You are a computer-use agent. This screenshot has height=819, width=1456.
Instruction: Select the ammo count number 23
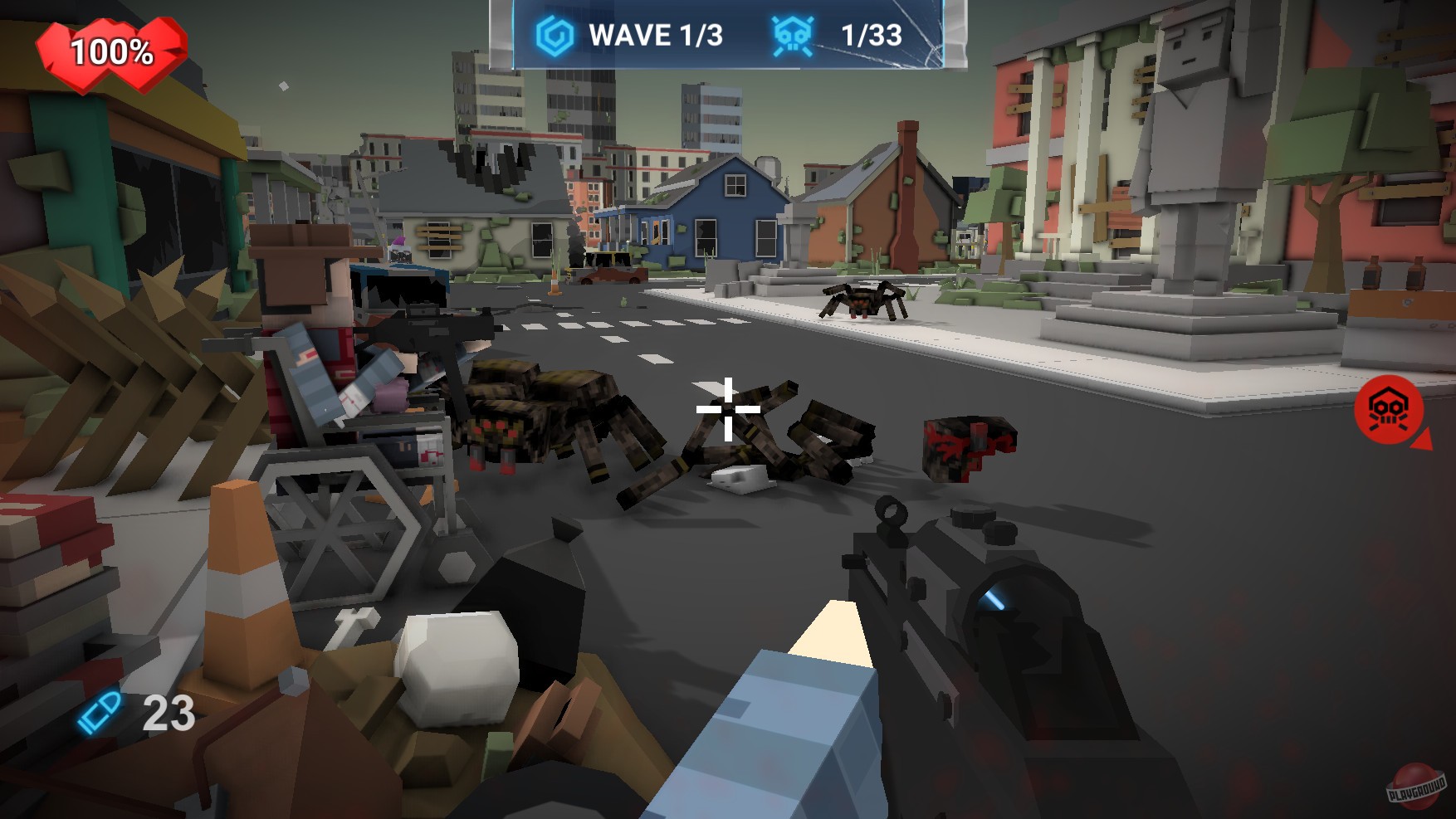170,712
